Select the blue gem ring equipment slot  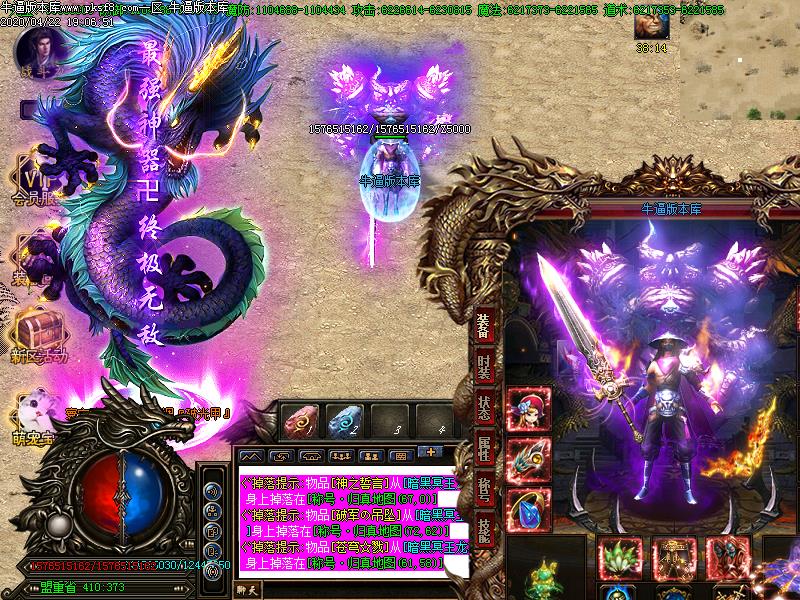(x=529, y=511)
